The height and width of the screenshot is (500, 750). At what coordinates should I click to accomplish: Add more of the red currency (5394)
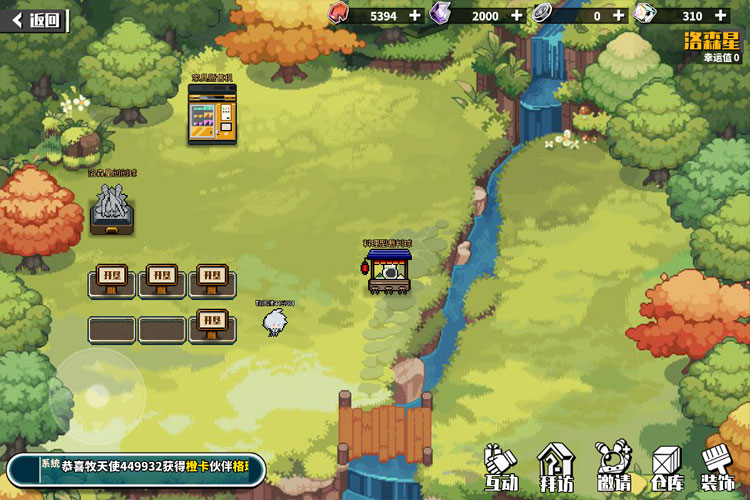coord(415,15)
